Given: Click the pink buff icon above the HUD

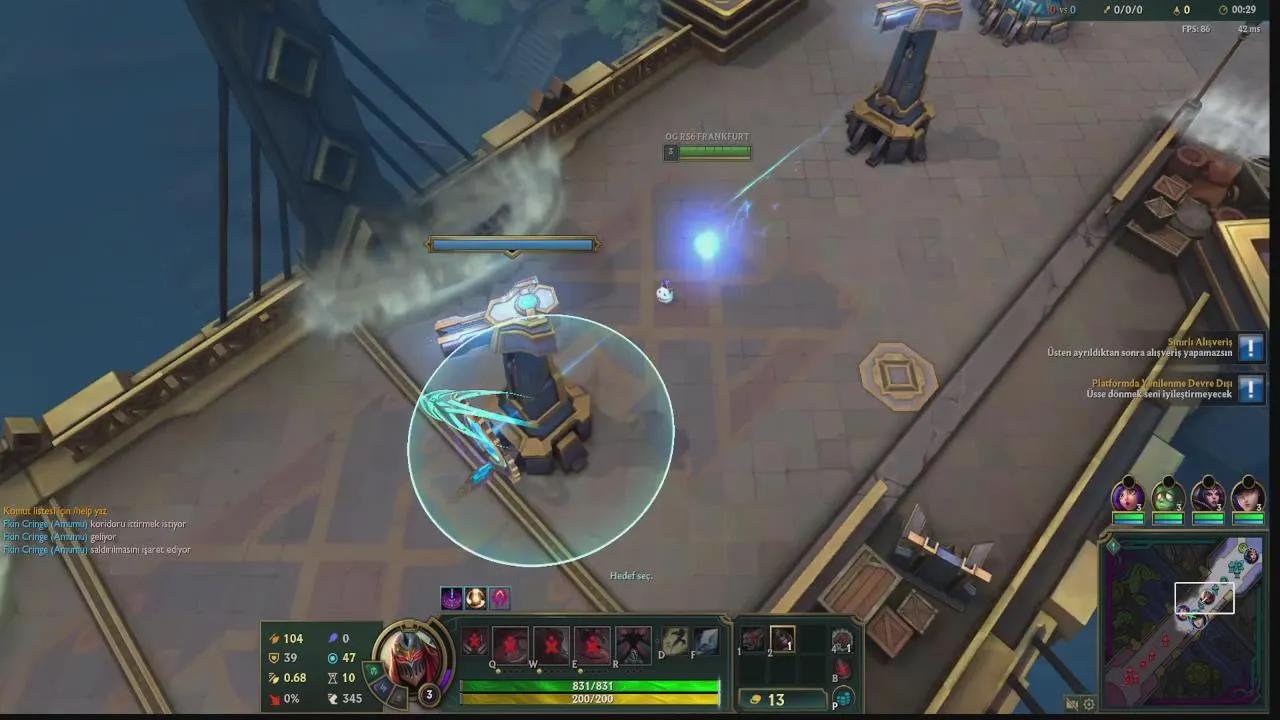Looking at the screenshot, I should click(500, 597).
